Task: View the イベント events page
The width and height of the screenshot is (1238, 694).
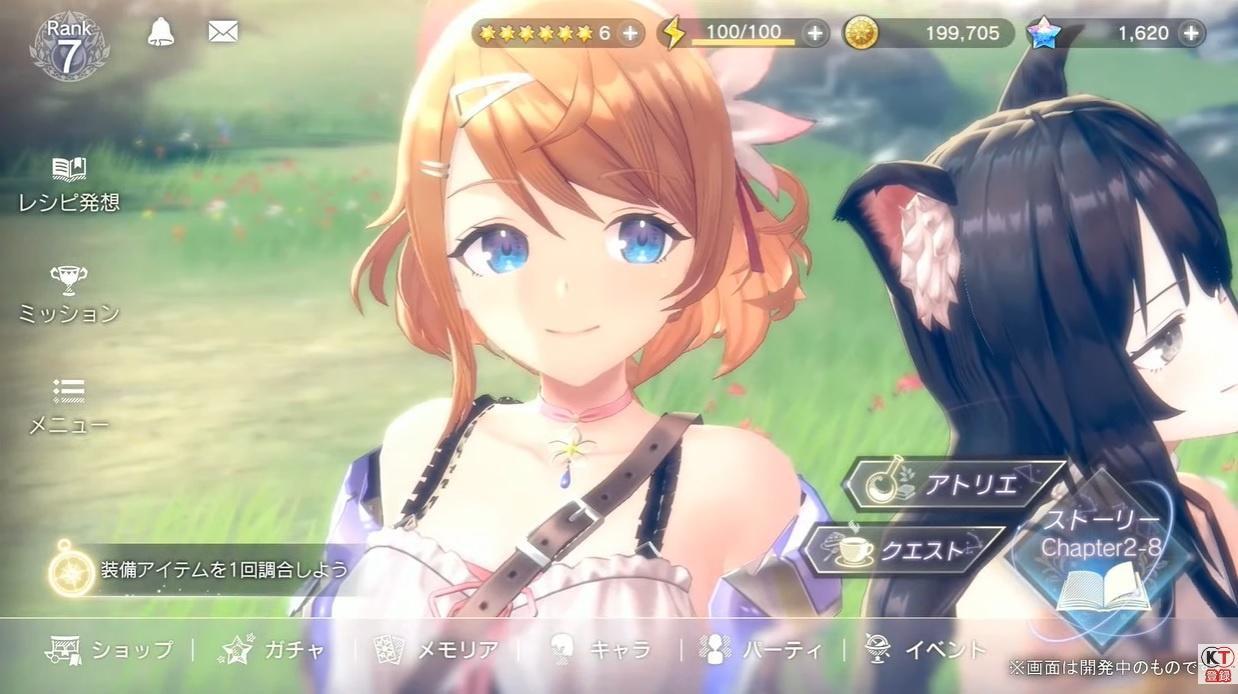Action: 925,650
